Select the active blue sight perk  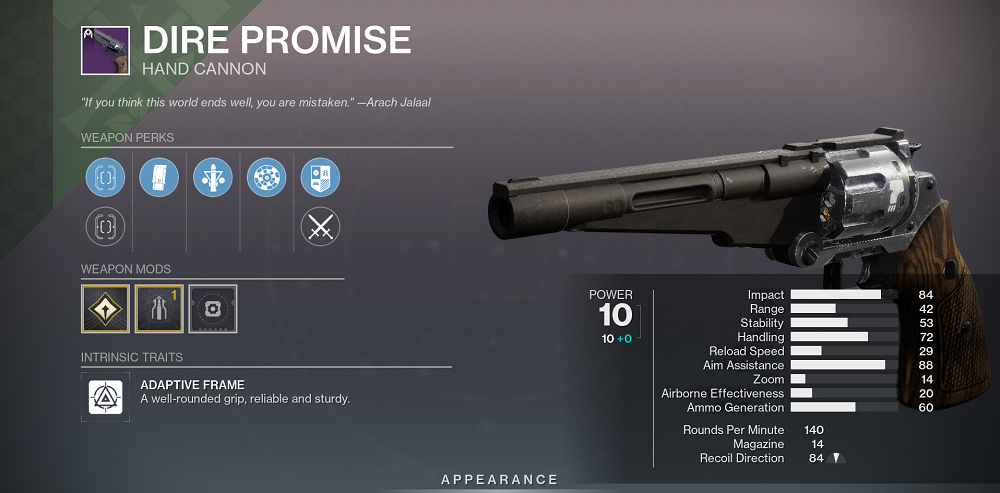pos(105,178)
